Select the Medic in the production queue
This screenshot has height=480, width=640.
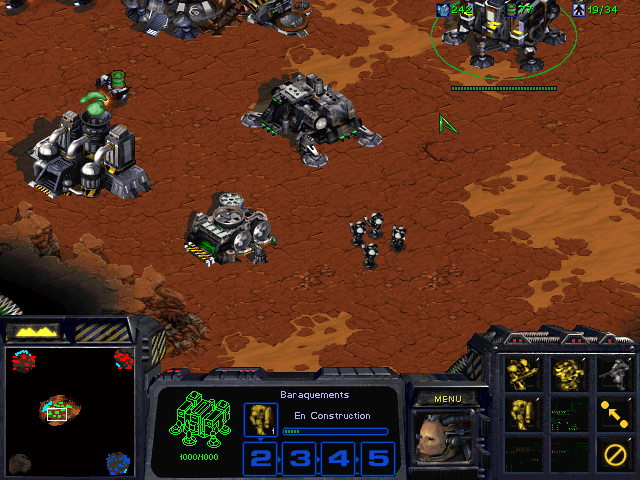(260, 419)
